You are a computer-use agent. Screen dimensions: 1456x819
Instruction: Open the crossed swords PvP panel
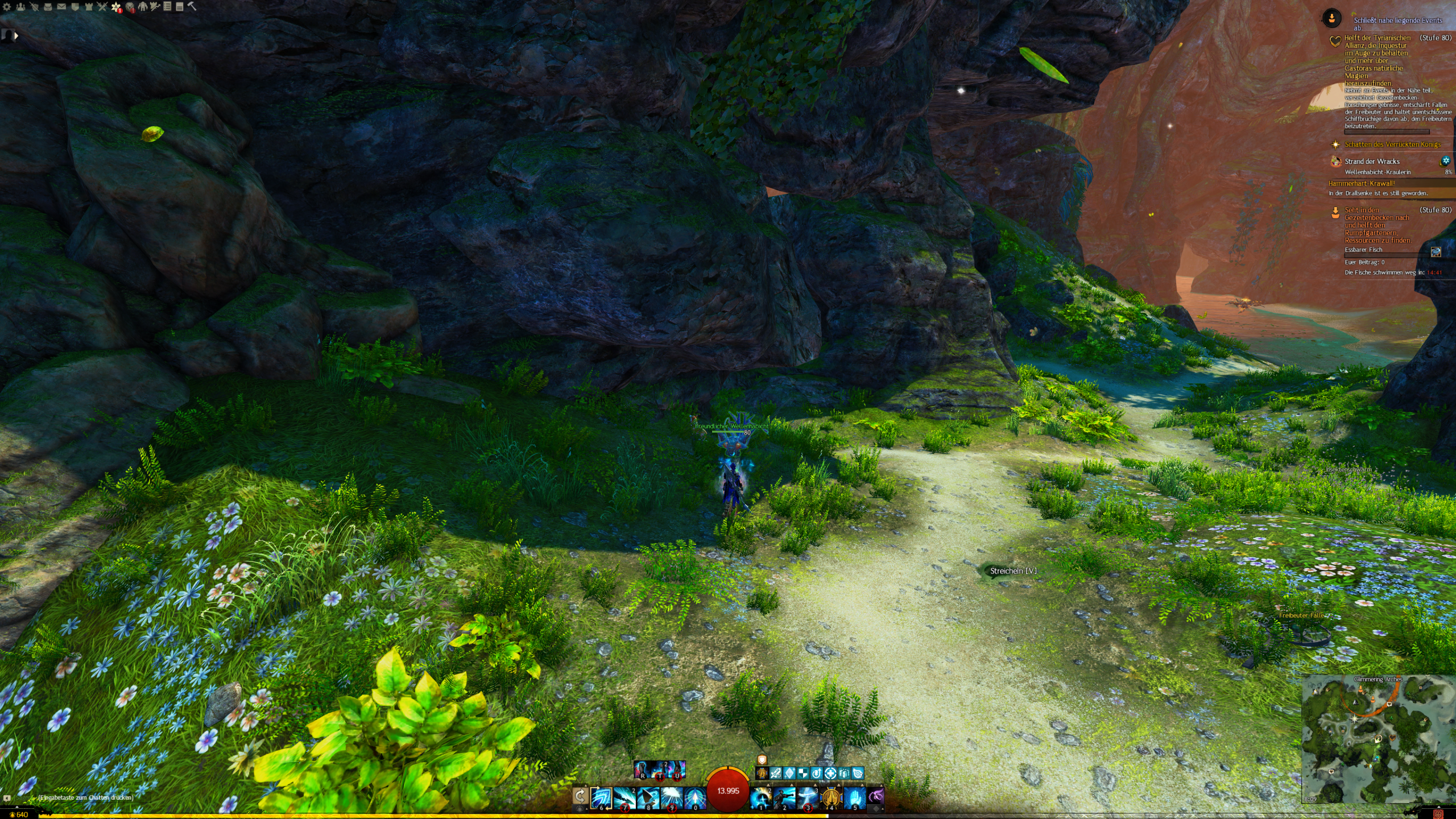pos(102,7)
